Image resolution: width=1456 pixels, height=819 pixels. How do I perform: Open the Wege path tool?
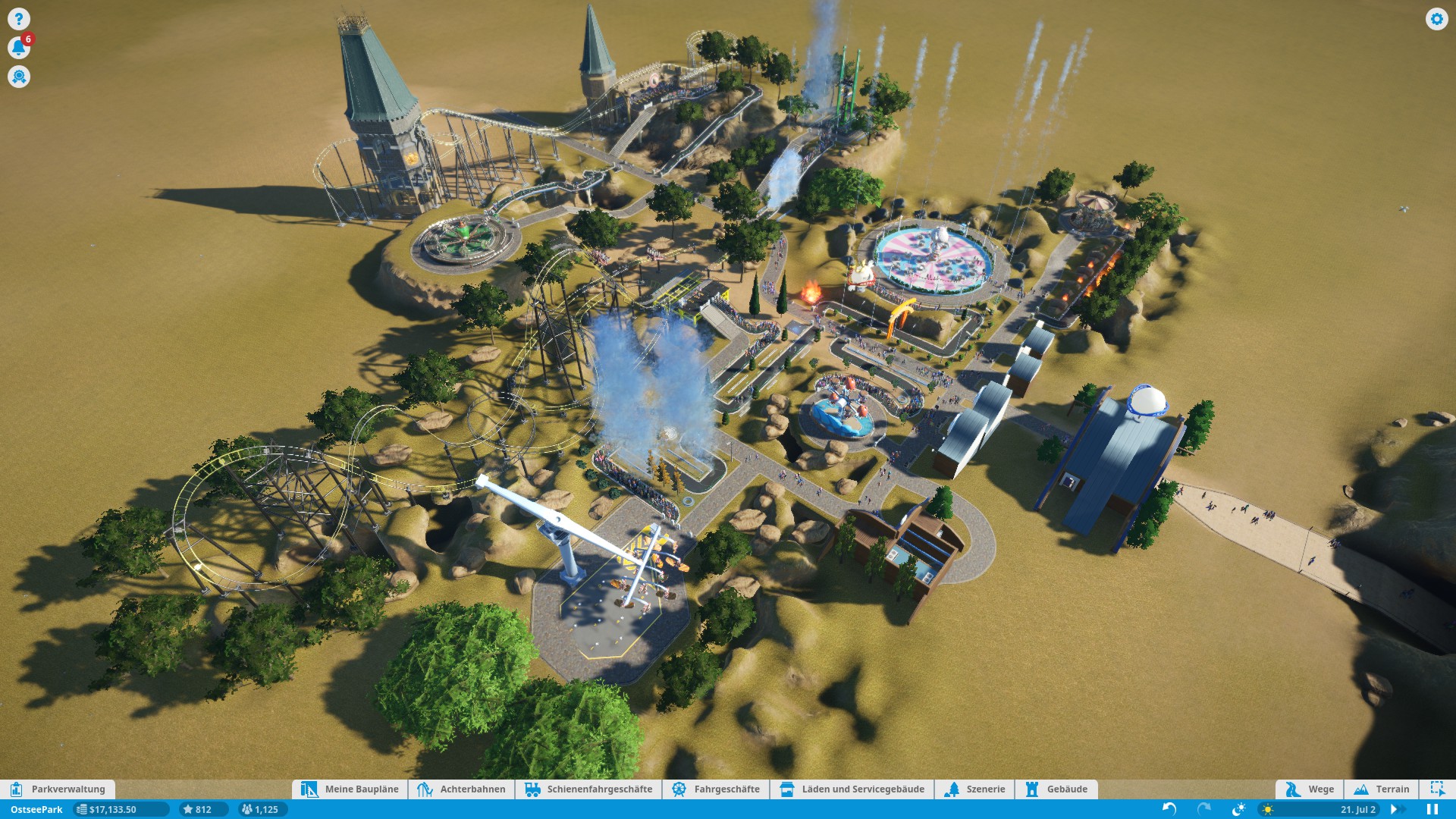click(1310, 789)
